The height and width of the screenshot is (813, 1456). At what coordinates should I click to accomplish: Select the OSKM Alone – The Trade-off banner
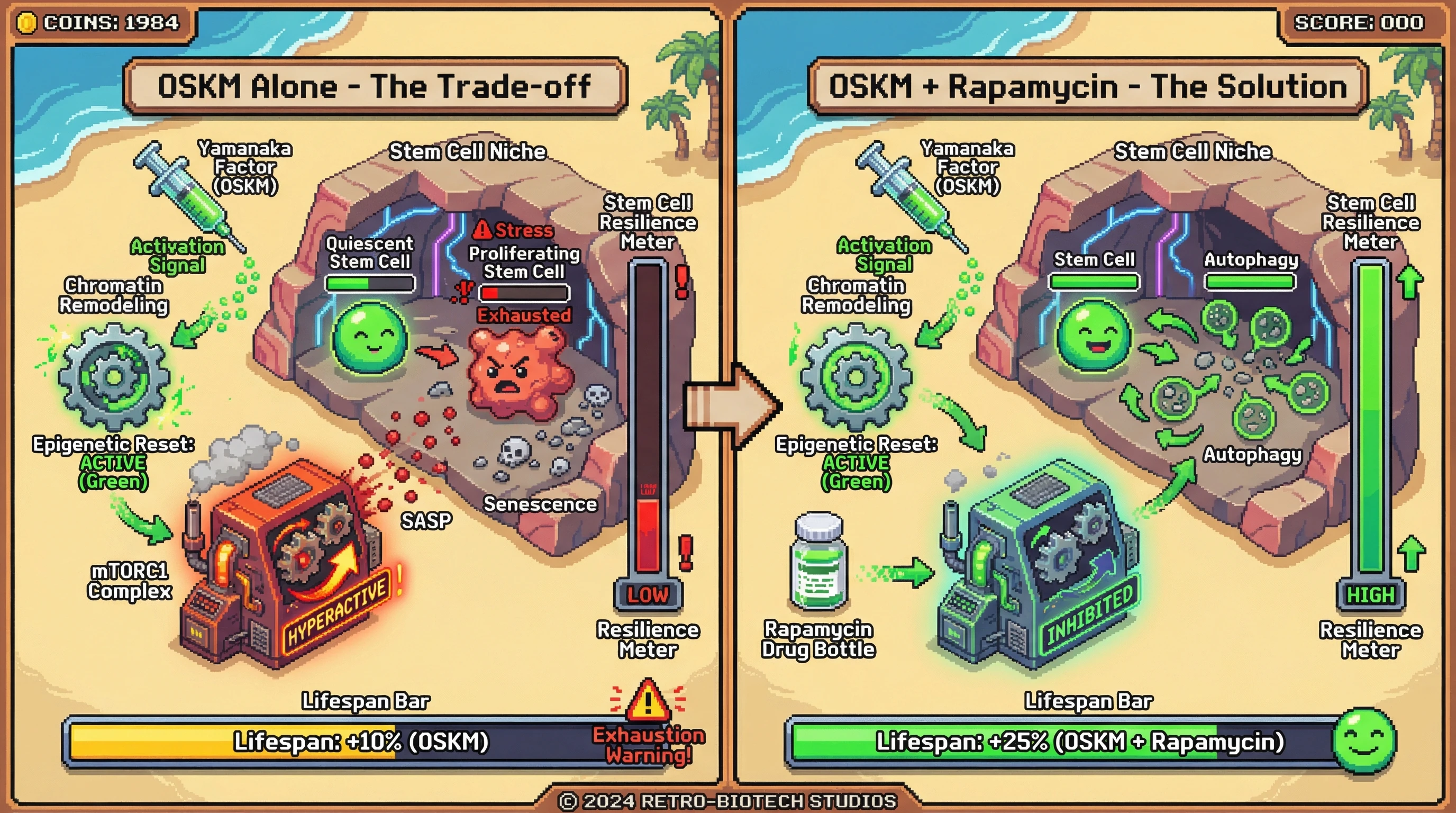click(375, 86)
